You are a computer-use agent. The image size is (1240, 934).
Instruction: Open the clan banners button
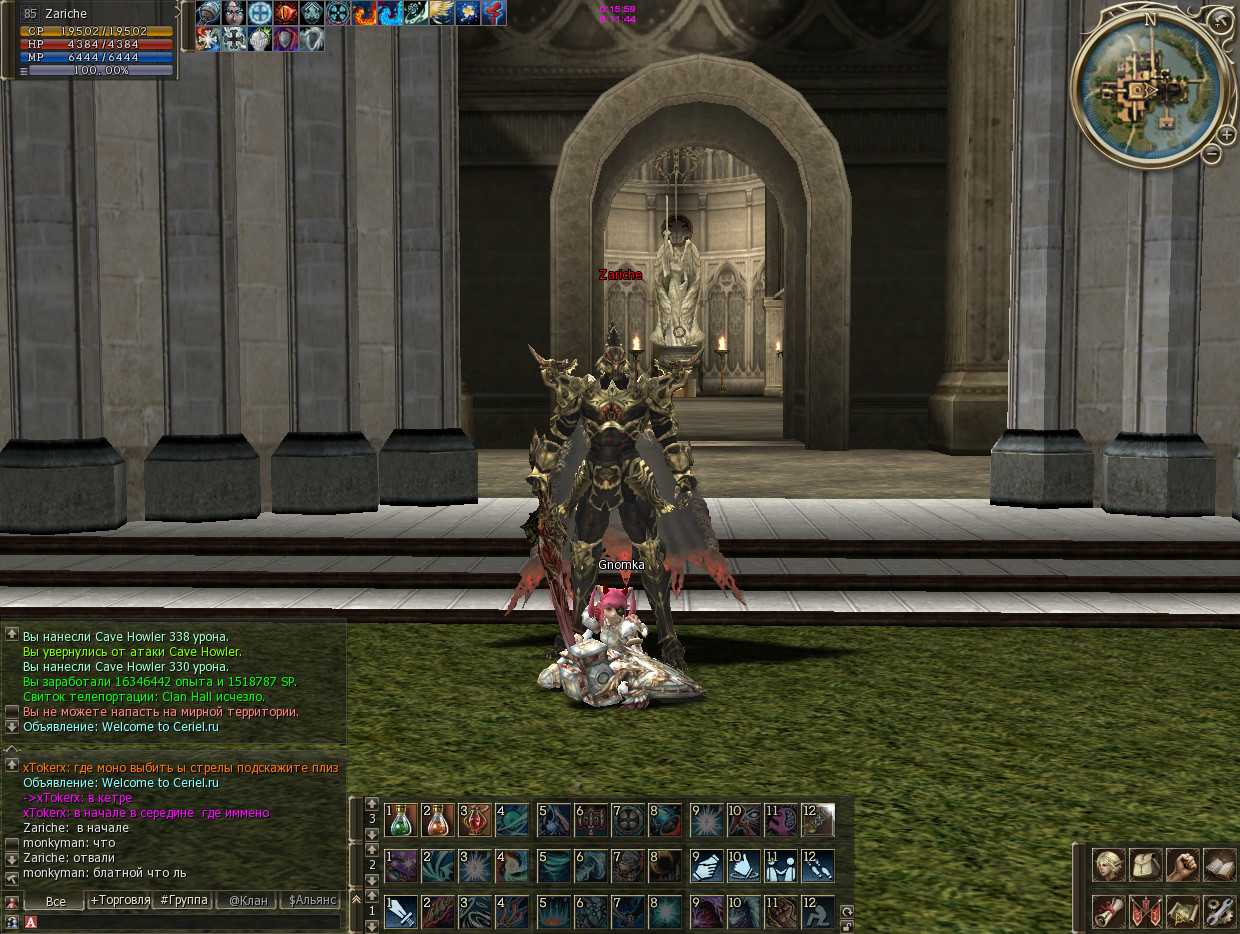coord(1146,911)
